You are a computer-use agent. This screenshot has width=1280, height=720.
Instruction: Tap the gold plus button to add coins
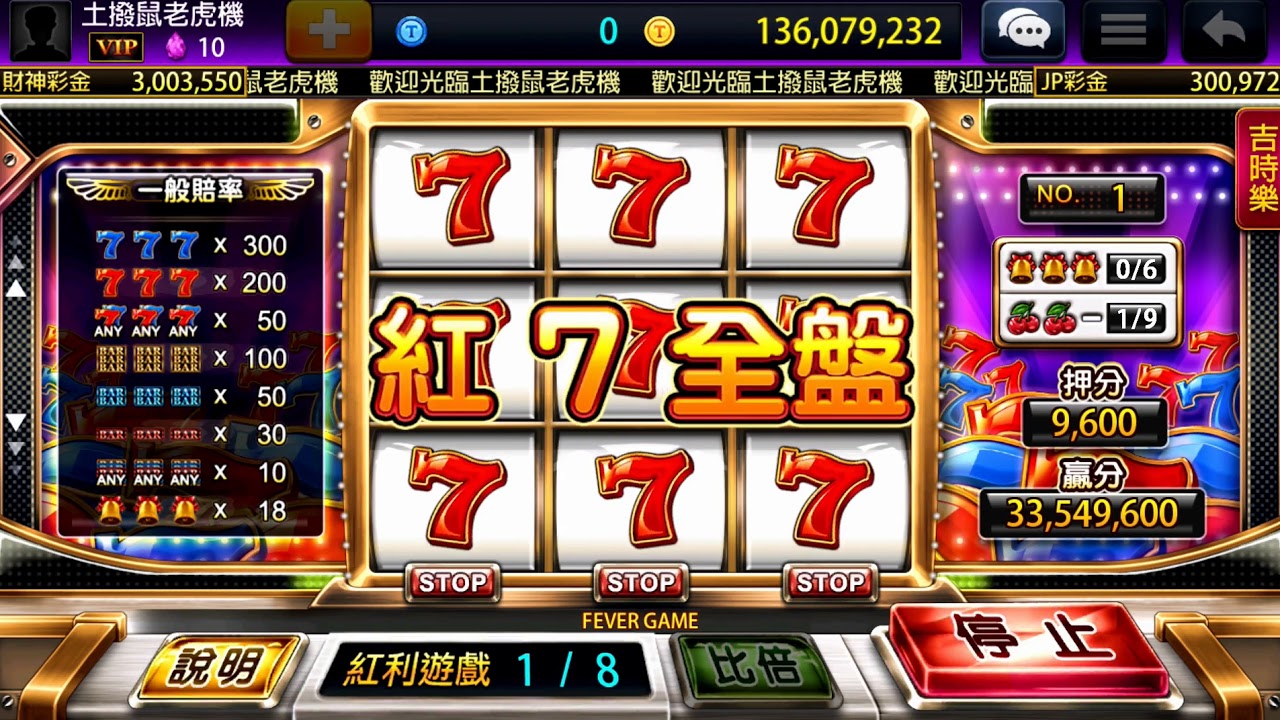tap(329, 31)
